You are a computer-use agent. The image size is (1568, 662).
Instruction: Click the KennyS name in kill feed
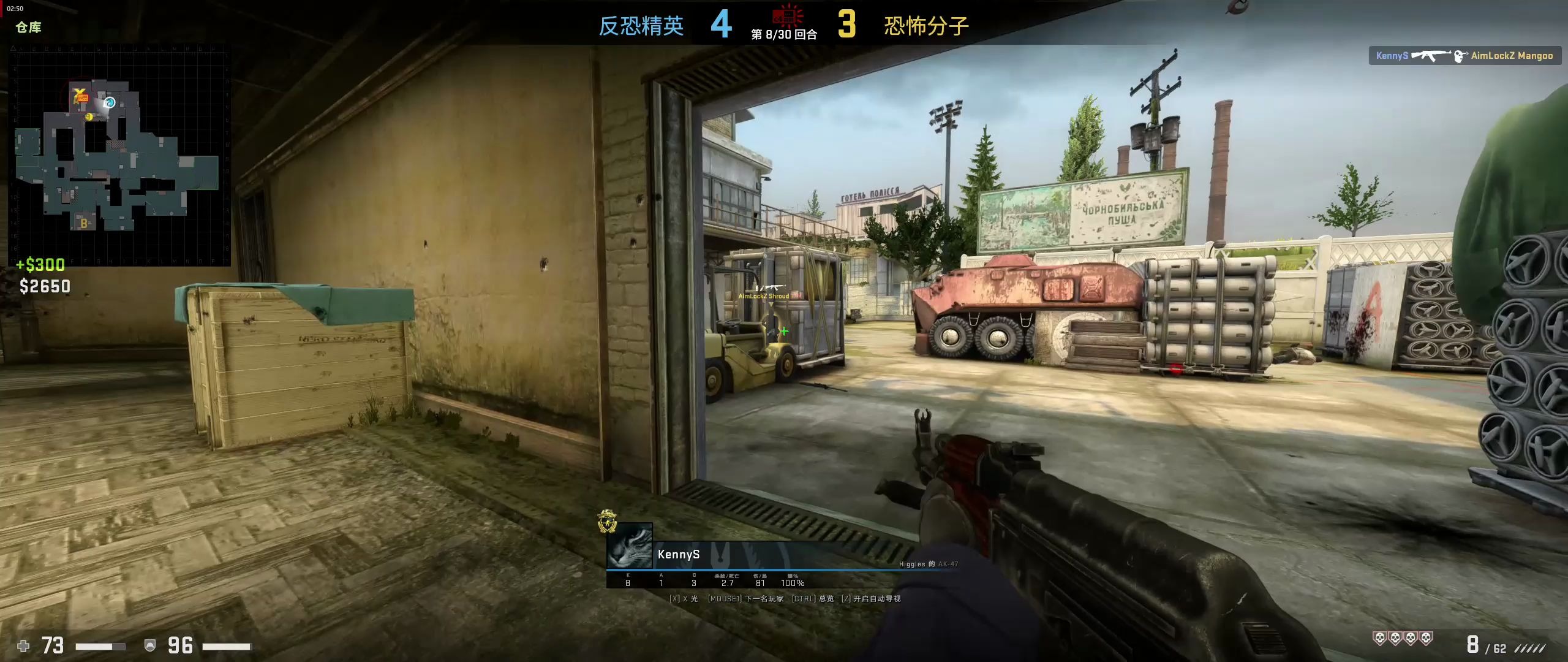[1392, 56]
